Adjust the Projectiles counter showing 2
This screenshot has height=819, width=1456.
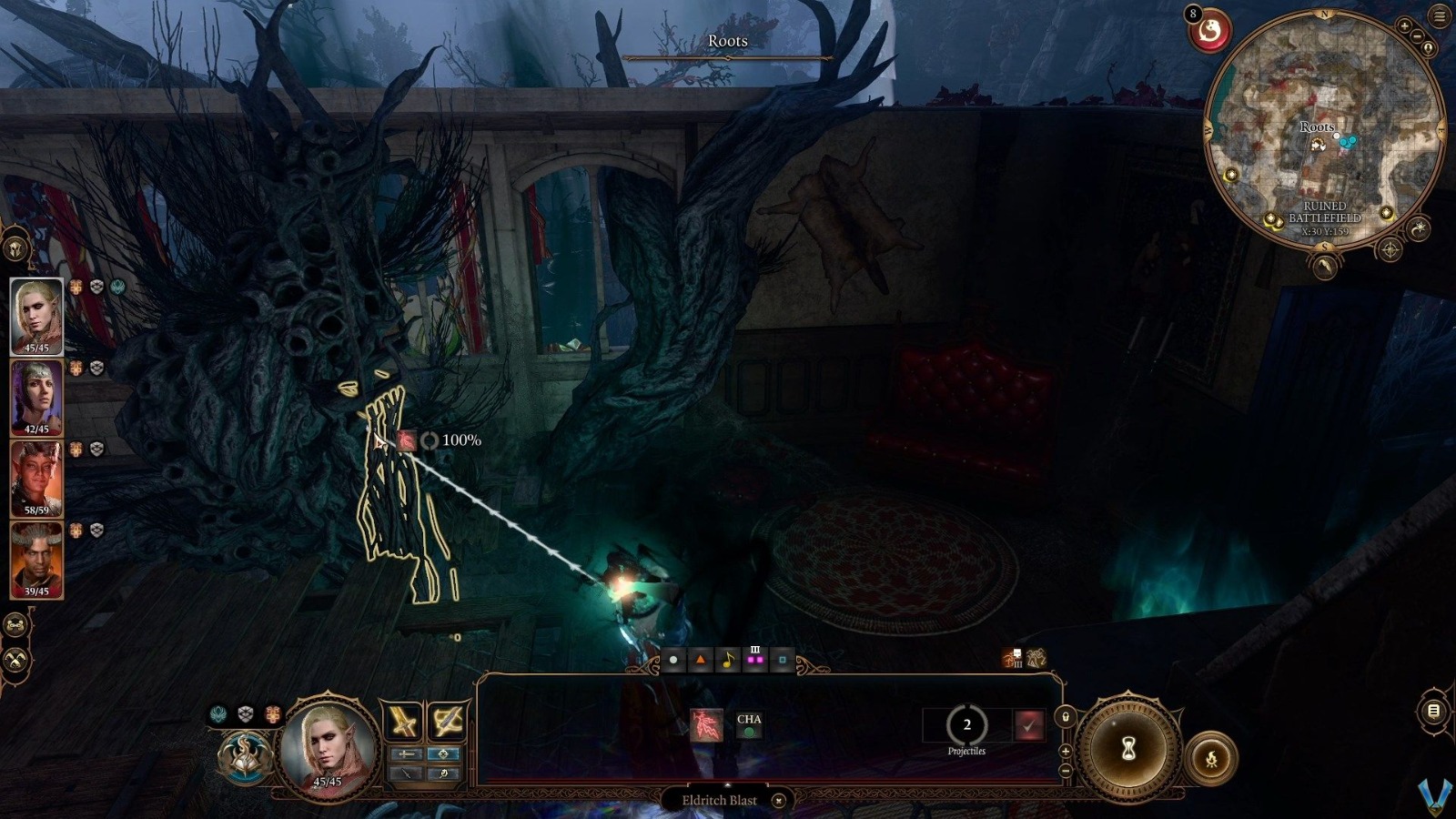pyautogui.click(x=966, y=725)
